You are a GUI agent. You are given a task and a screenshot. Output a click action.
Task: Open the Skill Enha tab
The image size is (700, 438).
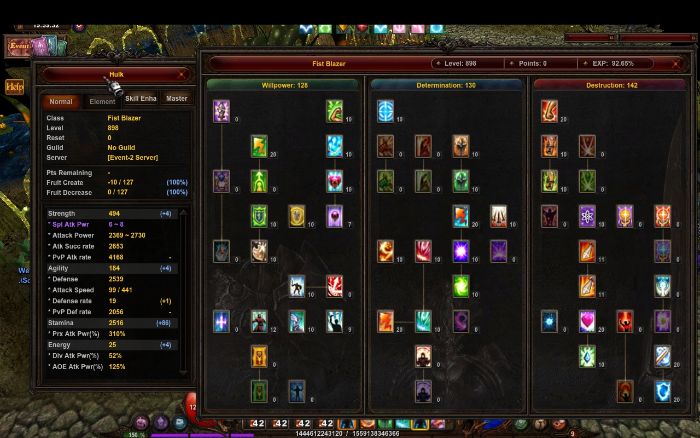(x=140, y=99)
